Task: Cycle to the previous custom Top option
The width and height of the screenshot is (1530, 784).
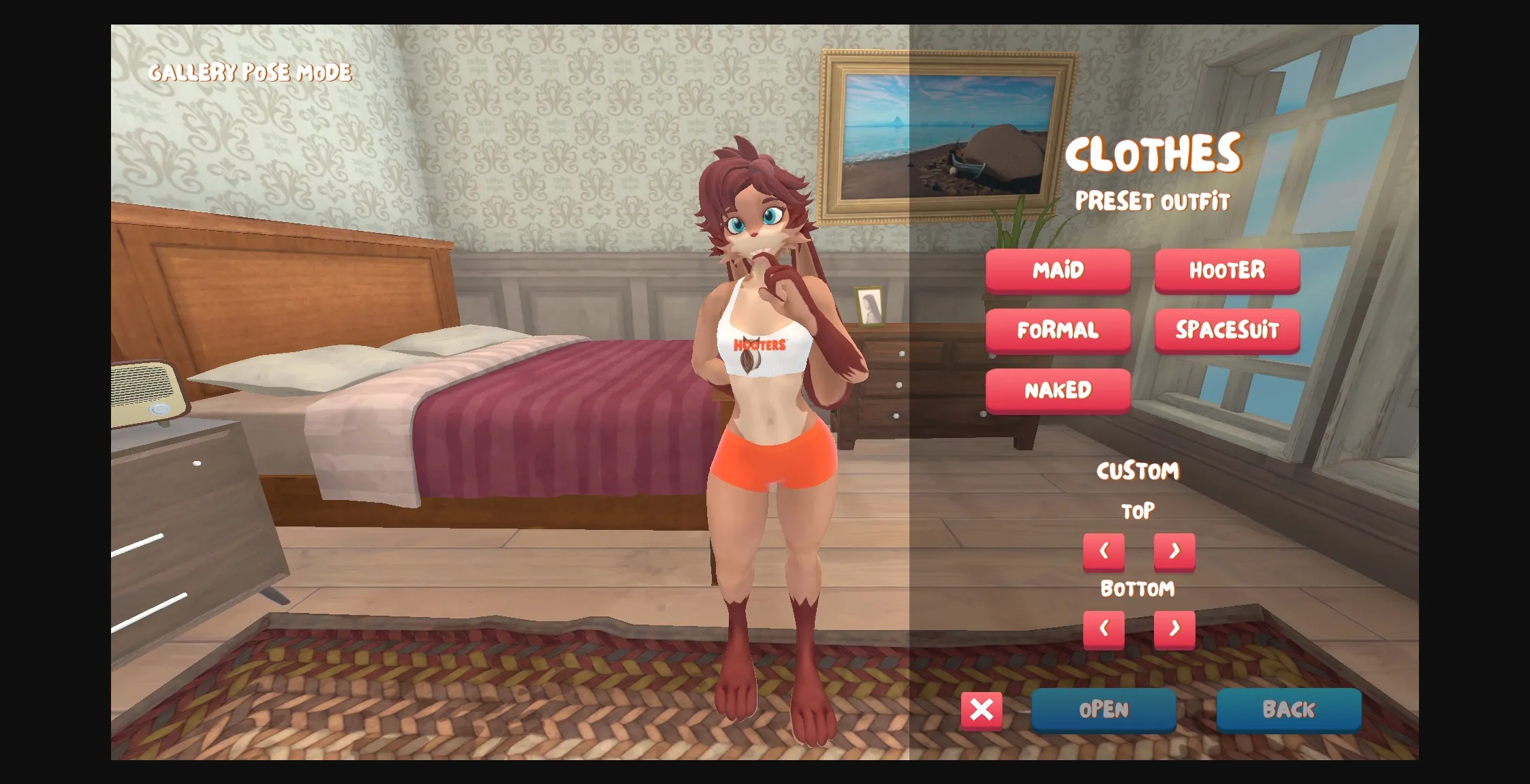Action: 1104,551
